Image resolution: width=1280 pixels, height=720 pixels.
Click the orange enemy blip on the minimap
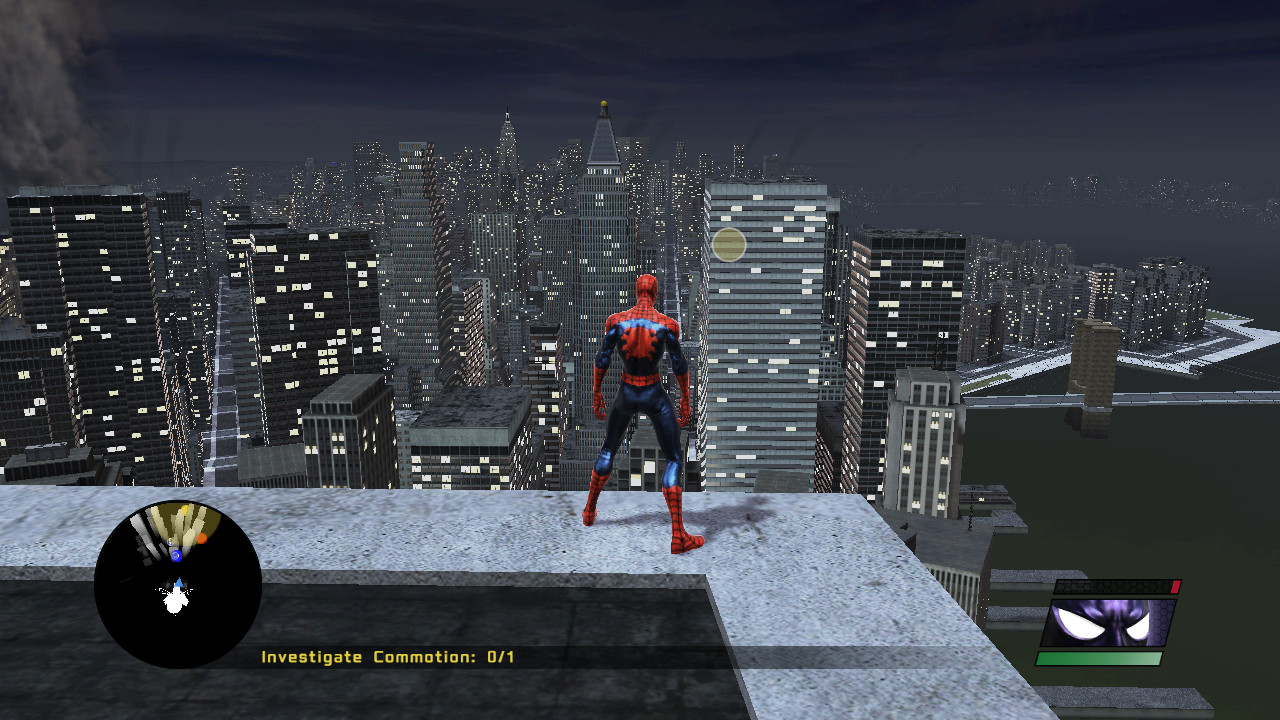coord(201,538)
